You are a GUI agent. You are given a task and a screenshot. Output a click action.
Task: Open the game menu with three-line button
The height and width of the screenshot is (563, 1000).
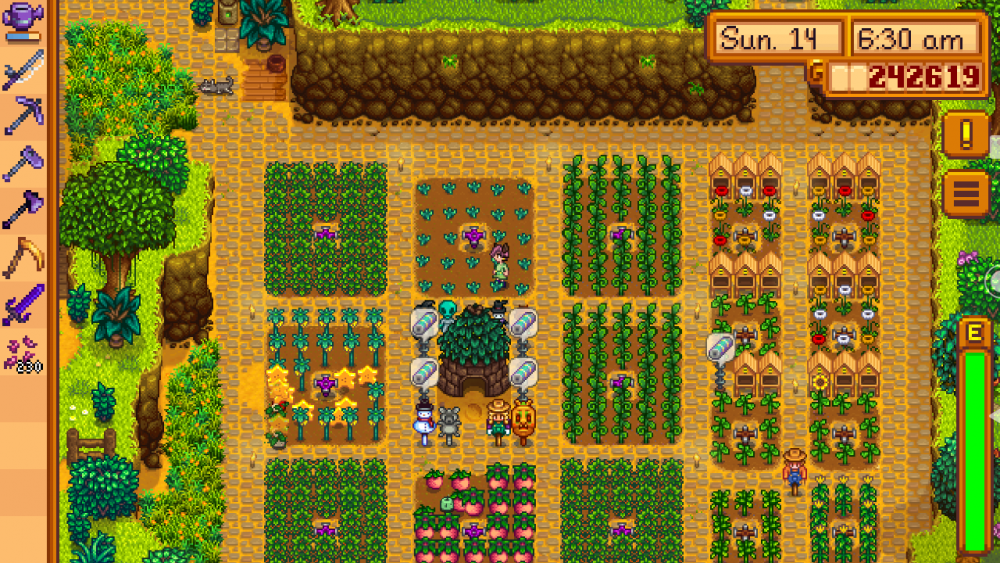point(965,193)
